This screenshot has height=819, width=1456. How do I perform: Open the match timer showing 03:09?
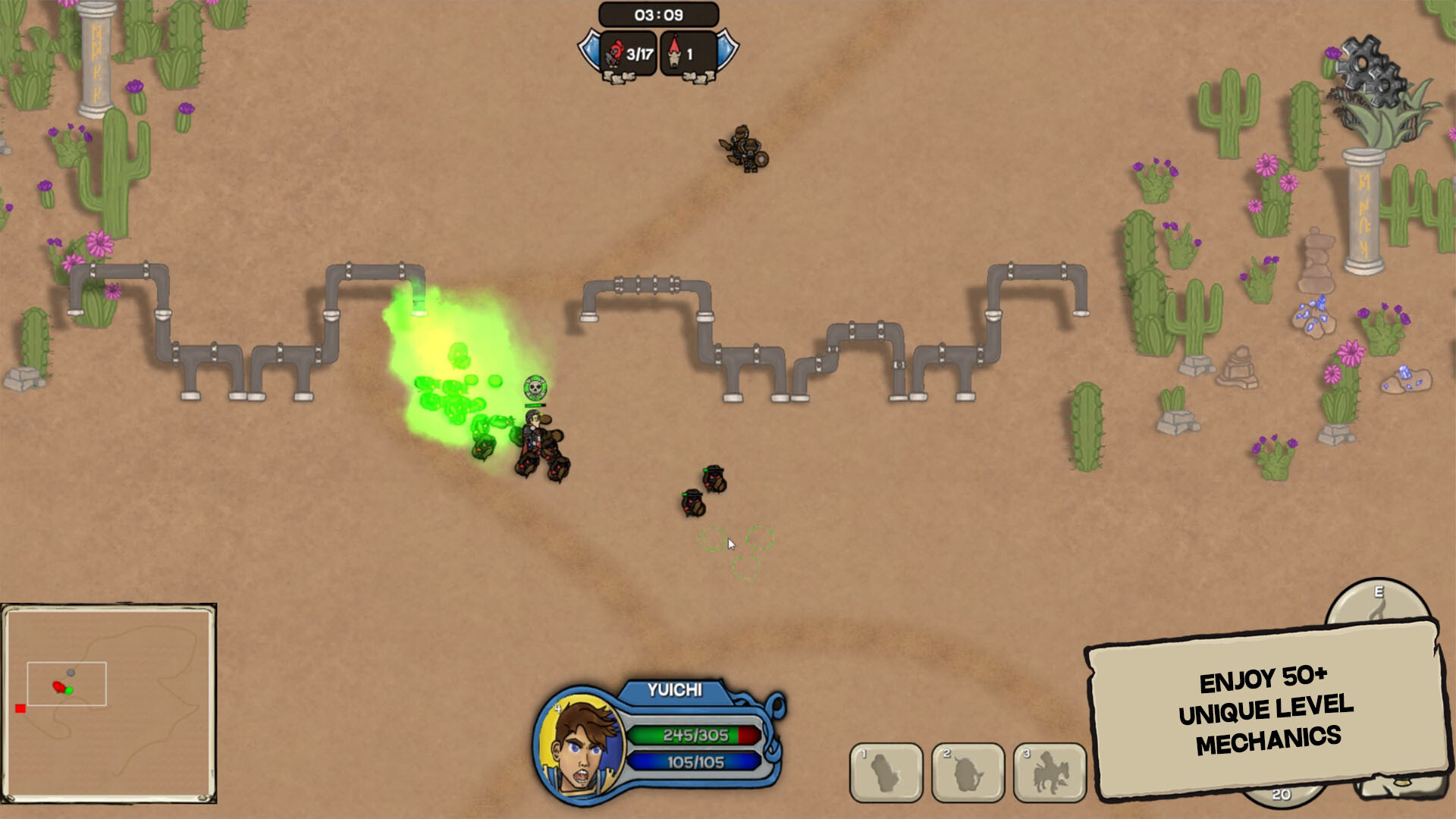click(659, 13)
